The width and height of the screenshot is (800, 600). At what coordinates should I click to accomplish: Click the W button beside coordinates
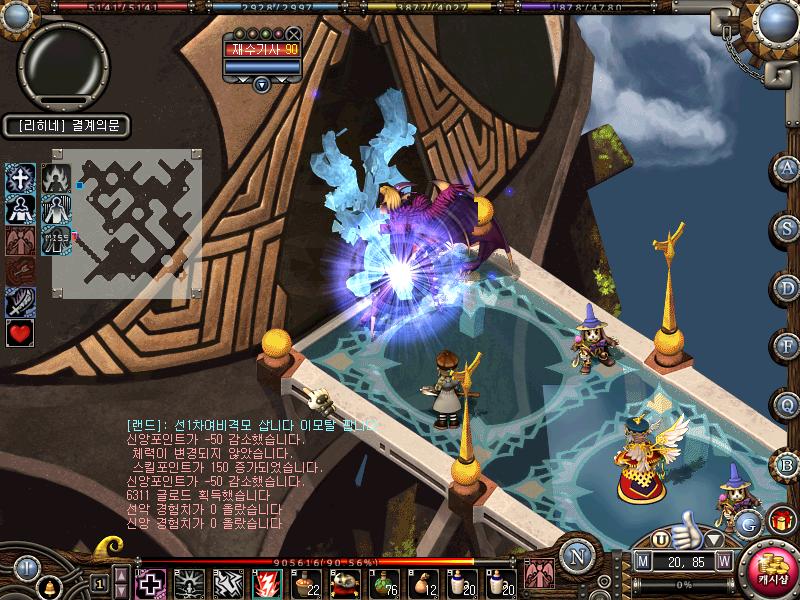pos(722,563)
